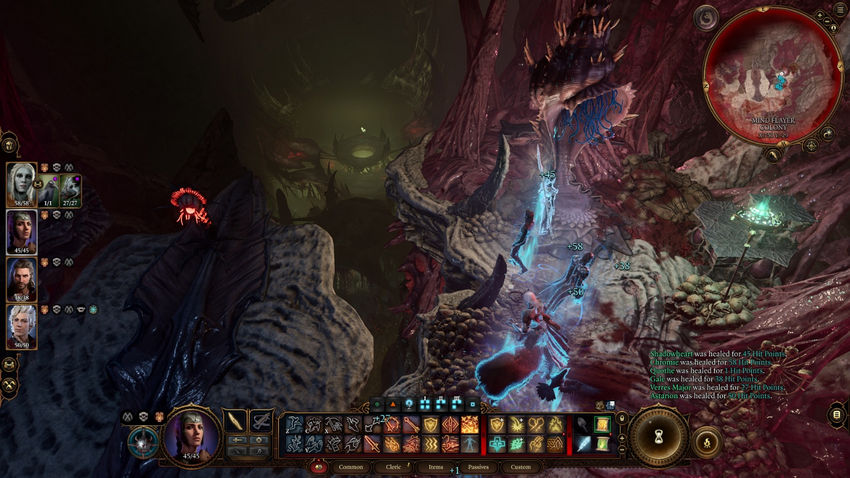Open the Items hotbar tab
850x478 pixels.
coord(435,467)
